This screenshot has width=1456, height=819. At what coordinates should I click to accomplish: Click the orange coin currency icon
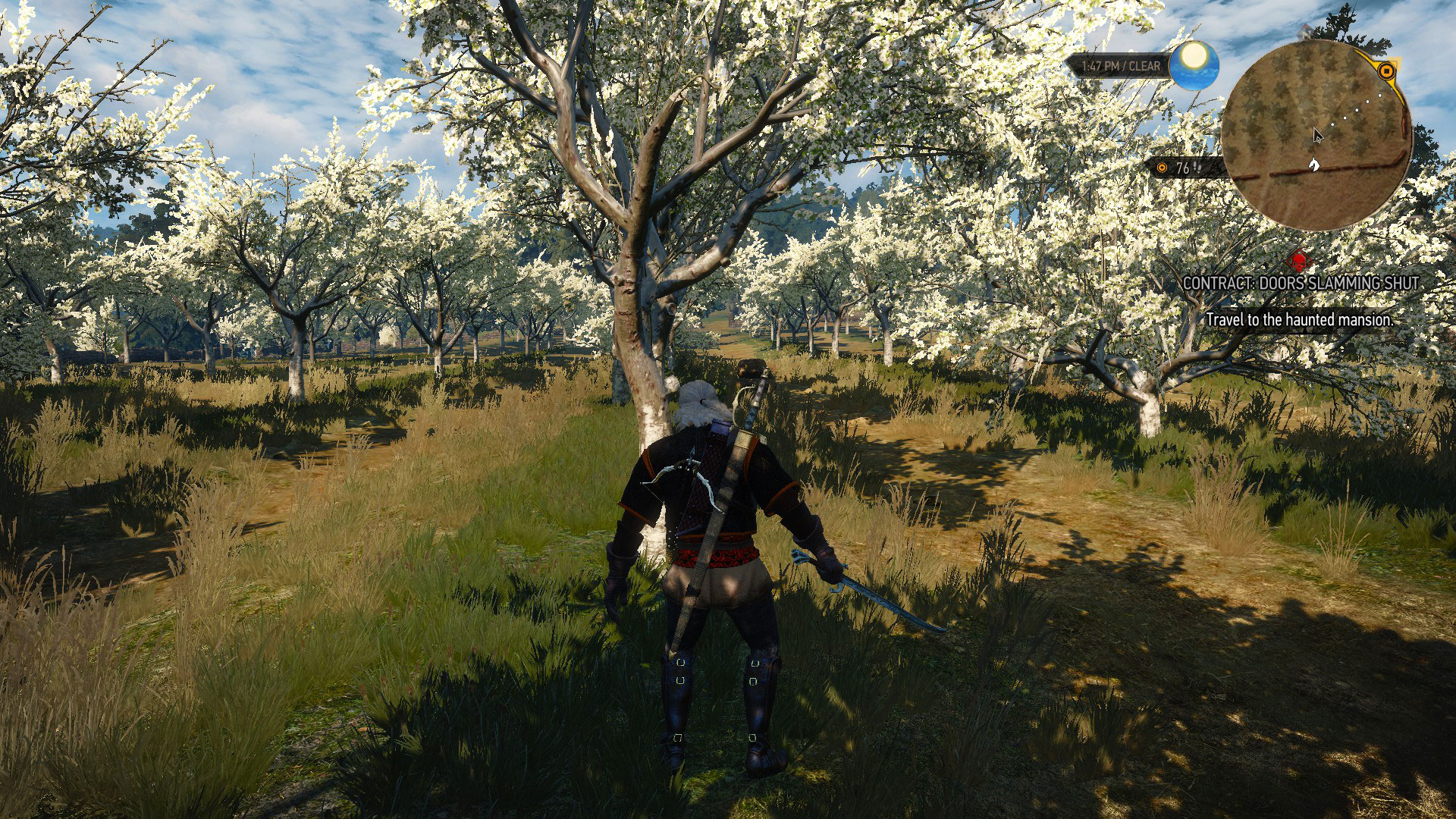(1161, 168)
